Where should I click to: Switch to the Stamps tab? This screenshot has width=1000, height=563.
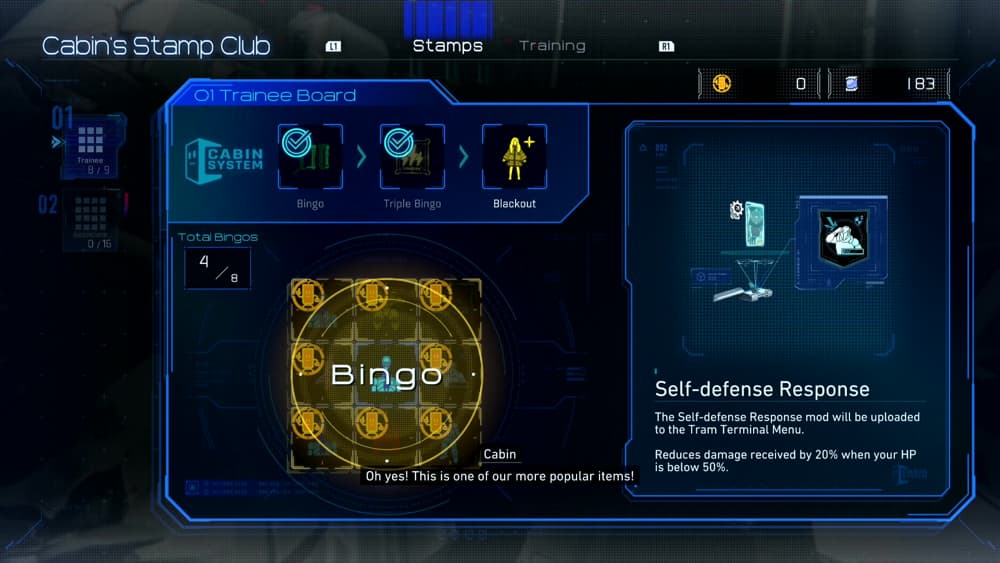point(447,46)
